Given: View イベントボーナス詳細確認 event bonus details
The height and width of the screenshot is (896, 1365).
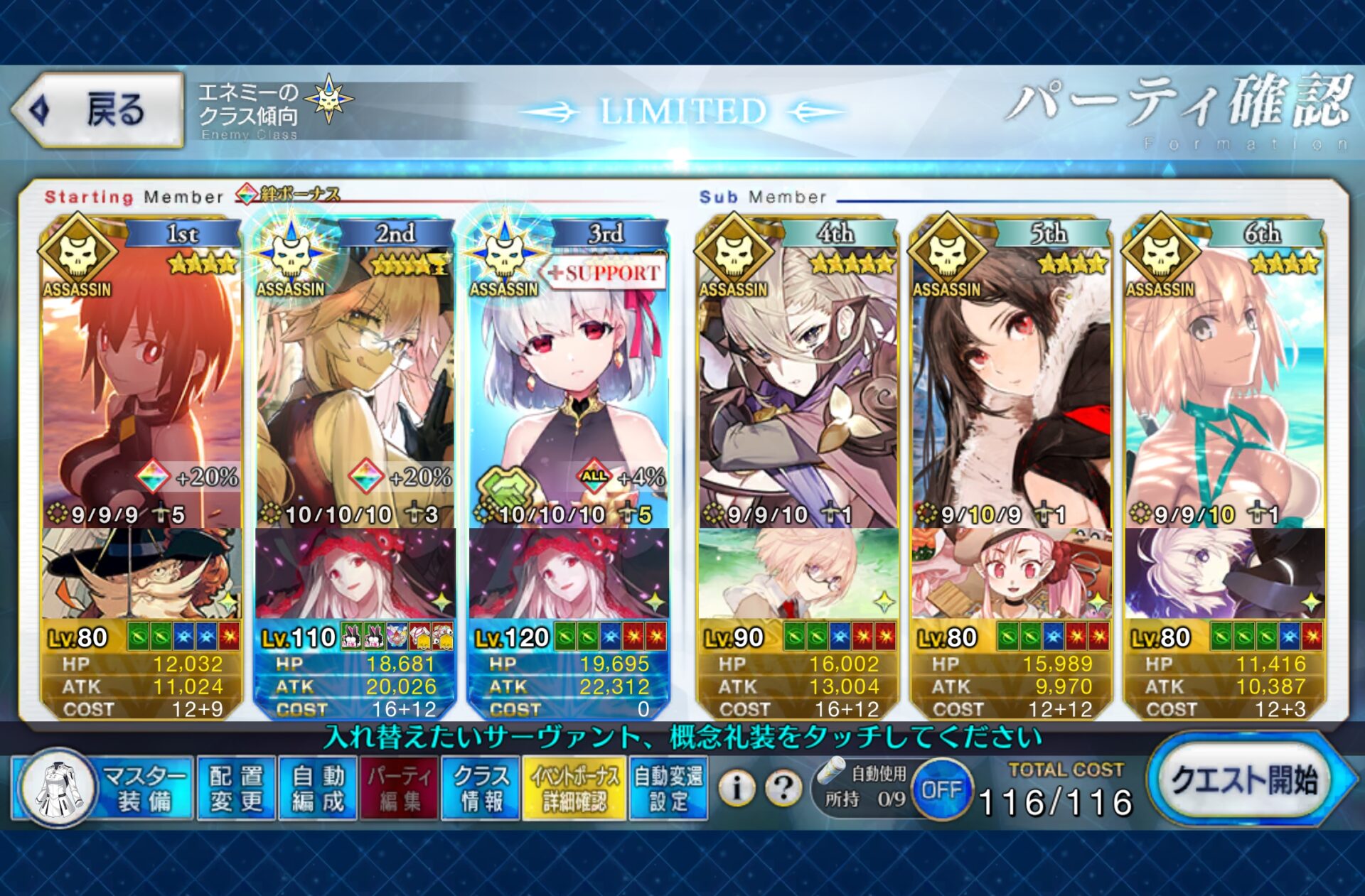Looking at the screenshot, I should click(x=574, y=788).
